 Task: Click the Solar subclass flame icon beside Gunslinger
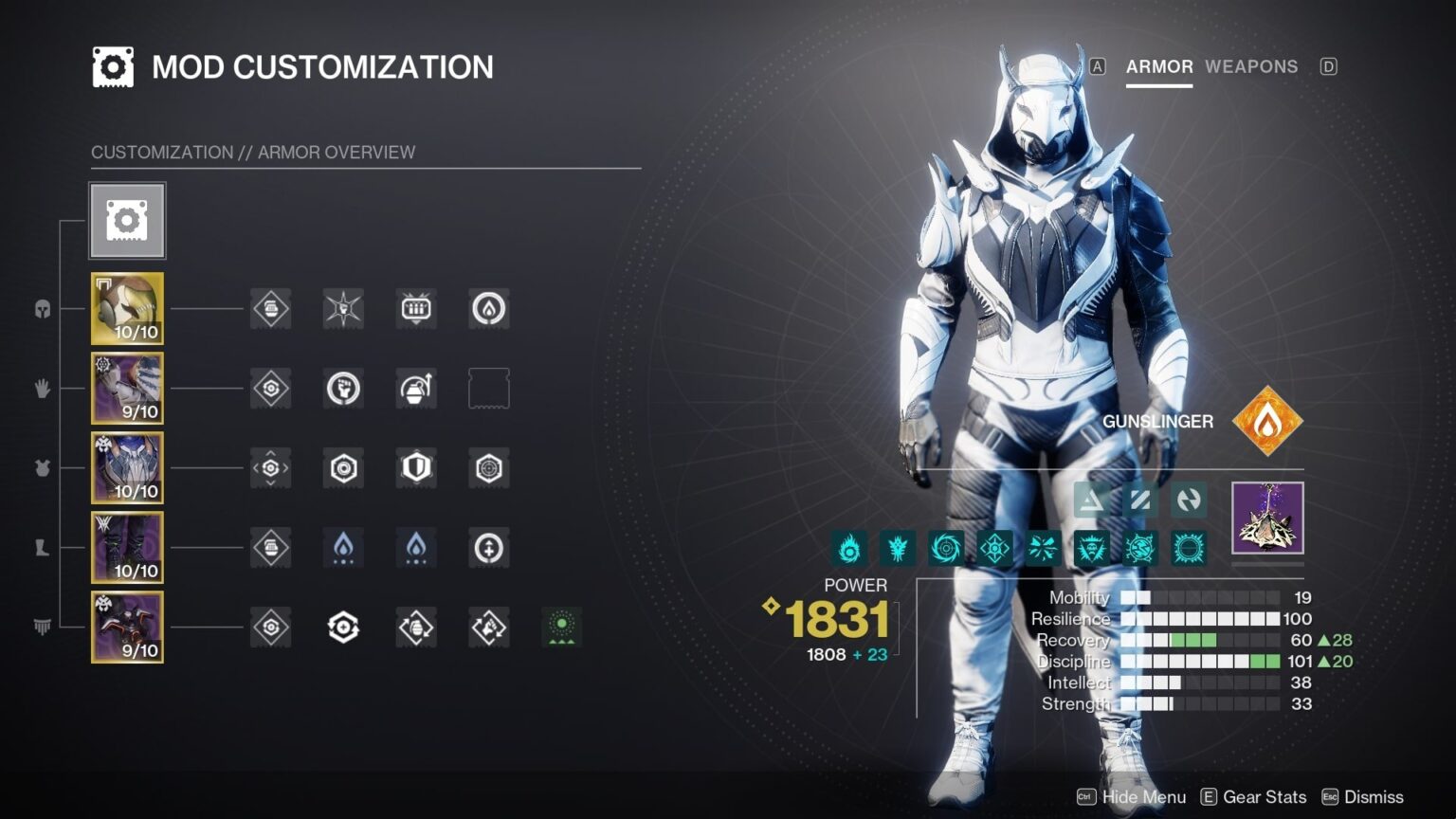click(1267, 421)
